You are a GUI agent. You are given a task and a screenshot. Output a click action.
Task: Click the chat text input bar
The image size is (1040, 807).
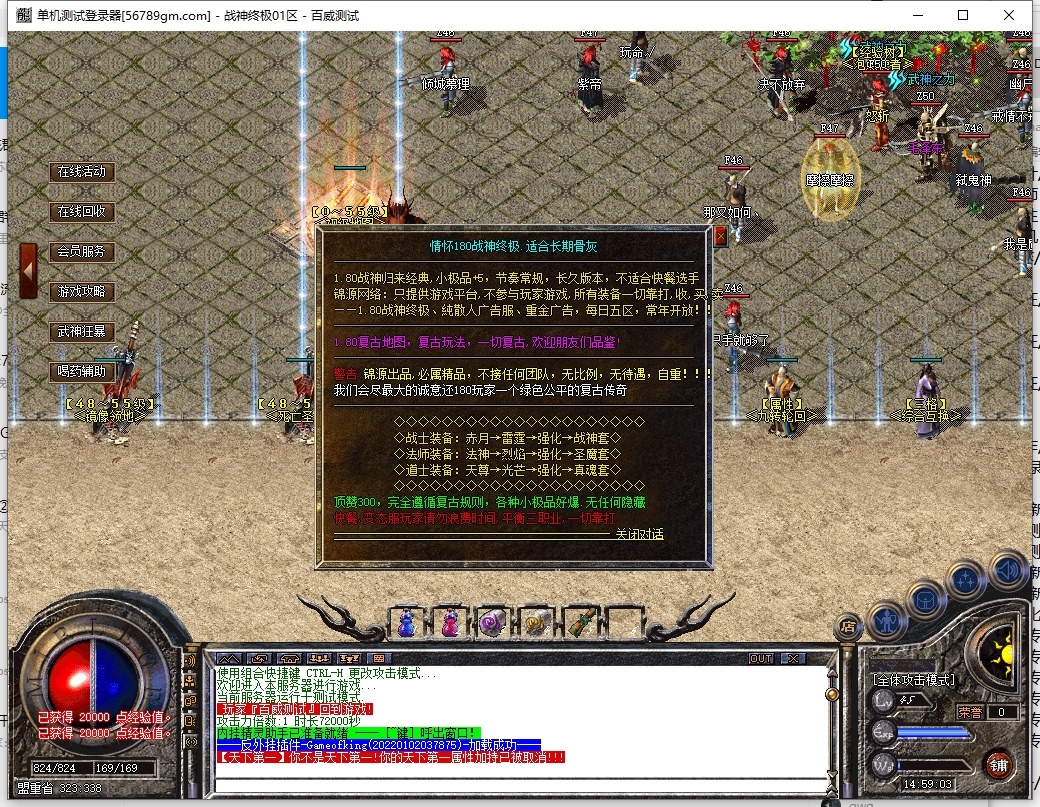[x=520, y=783]
